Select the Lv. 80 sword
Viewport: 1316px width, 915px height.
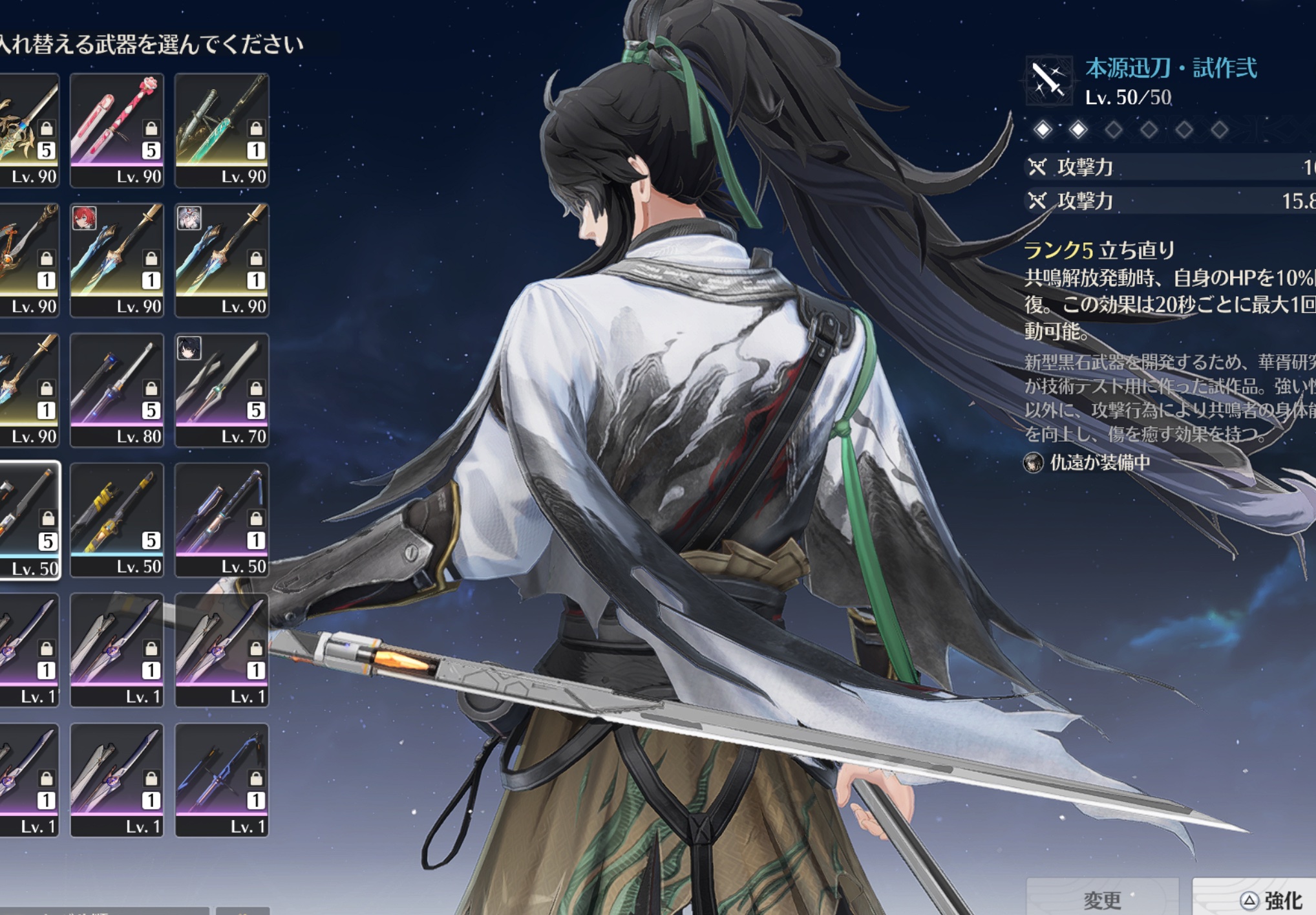click(x=117, y=390)
